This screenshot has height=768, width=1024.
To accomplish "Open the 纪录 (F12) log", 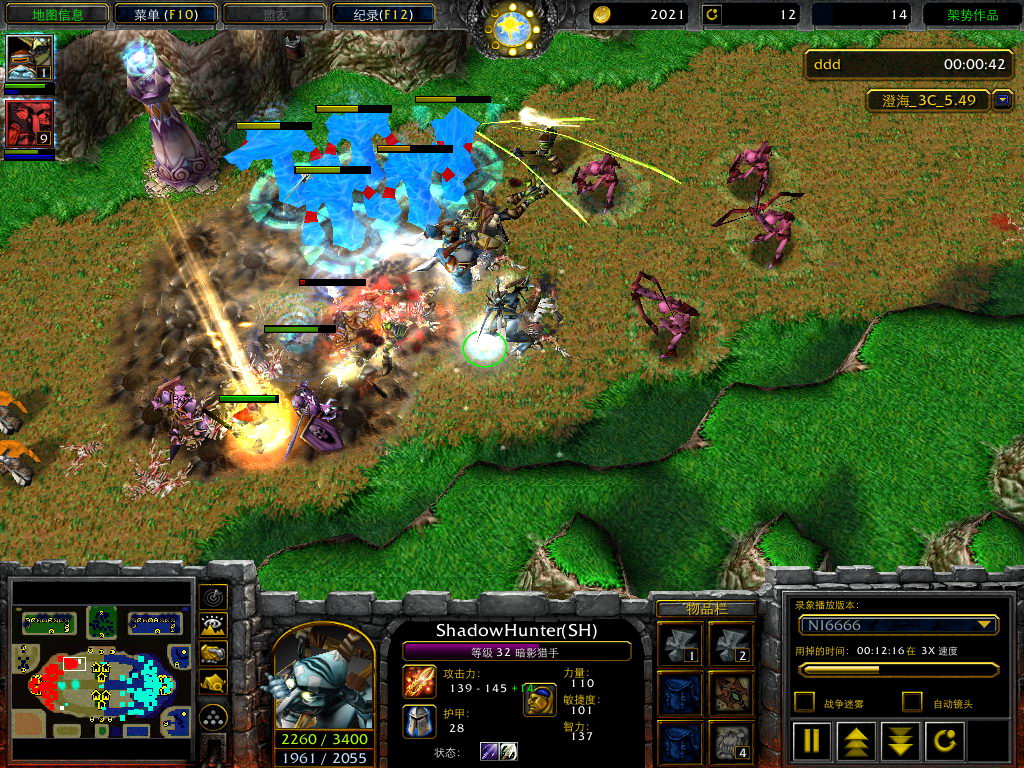I will pos(384,15).
